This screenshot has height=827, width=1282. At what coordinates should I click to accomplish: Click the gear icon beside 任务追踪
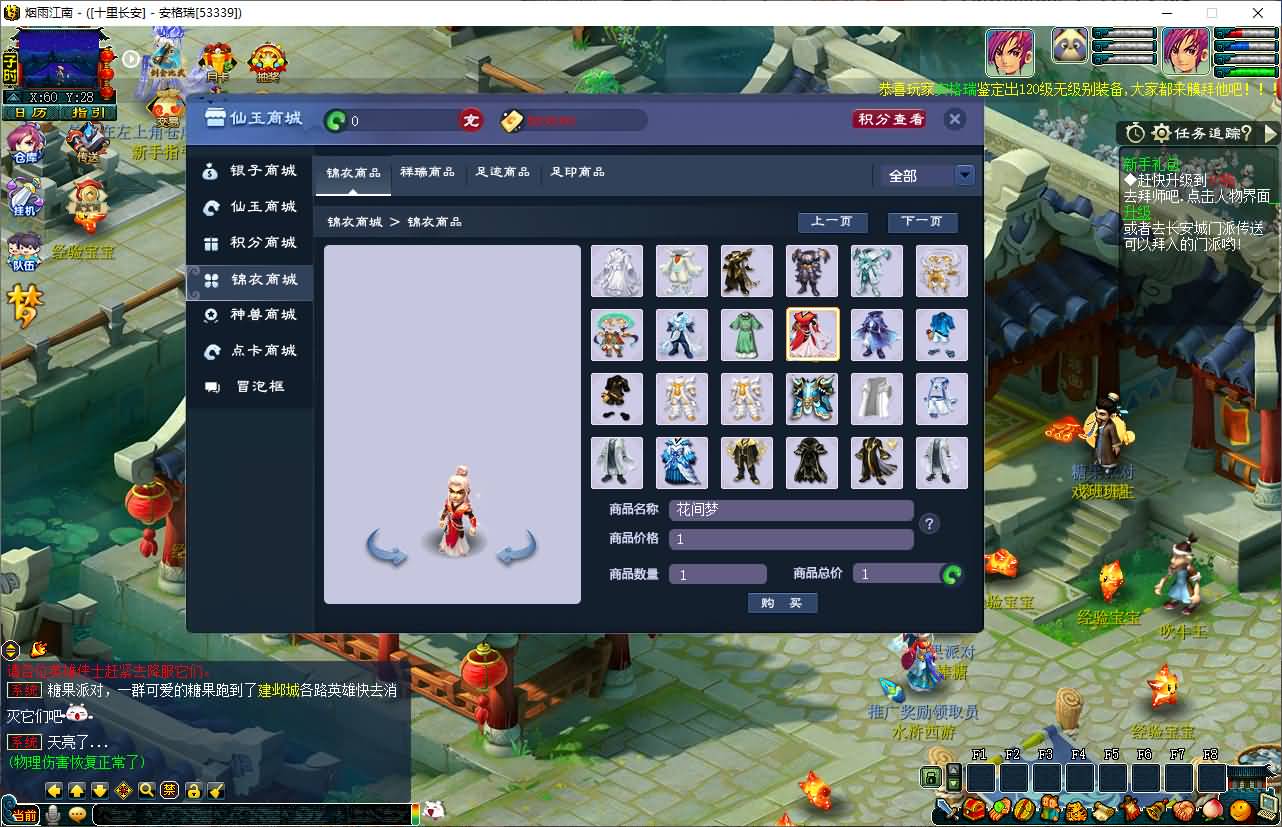(1162, 133)
